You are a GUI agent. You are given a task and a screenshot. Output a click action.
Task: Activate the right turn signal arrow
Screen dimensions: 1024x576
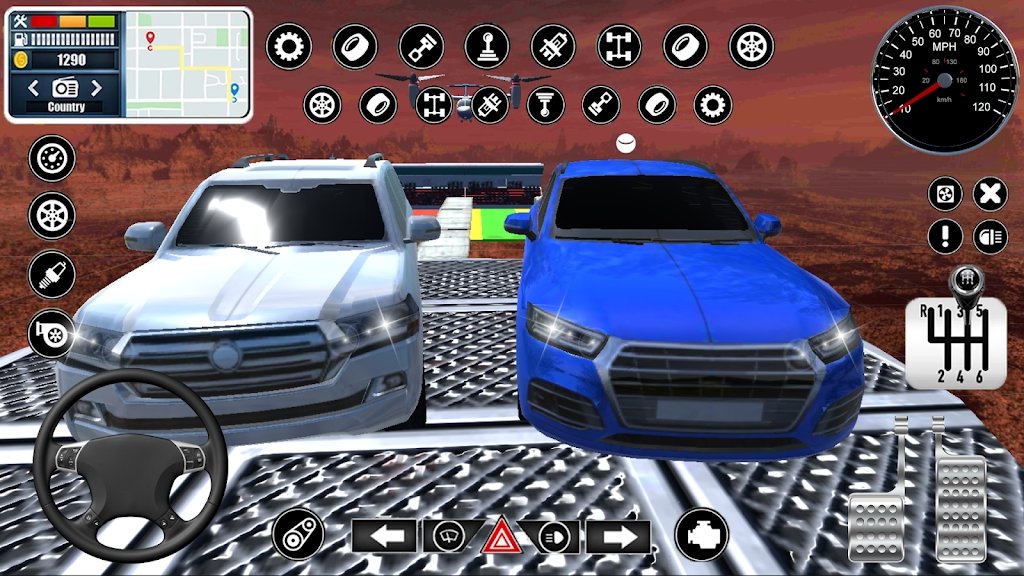618,536
